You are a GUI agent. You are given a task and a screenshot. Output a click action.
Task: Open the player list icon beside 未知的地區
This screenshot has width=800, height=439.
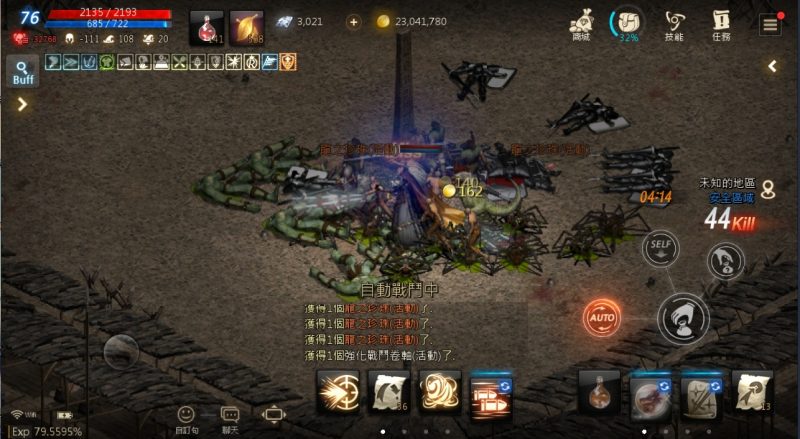click(768, 188)
